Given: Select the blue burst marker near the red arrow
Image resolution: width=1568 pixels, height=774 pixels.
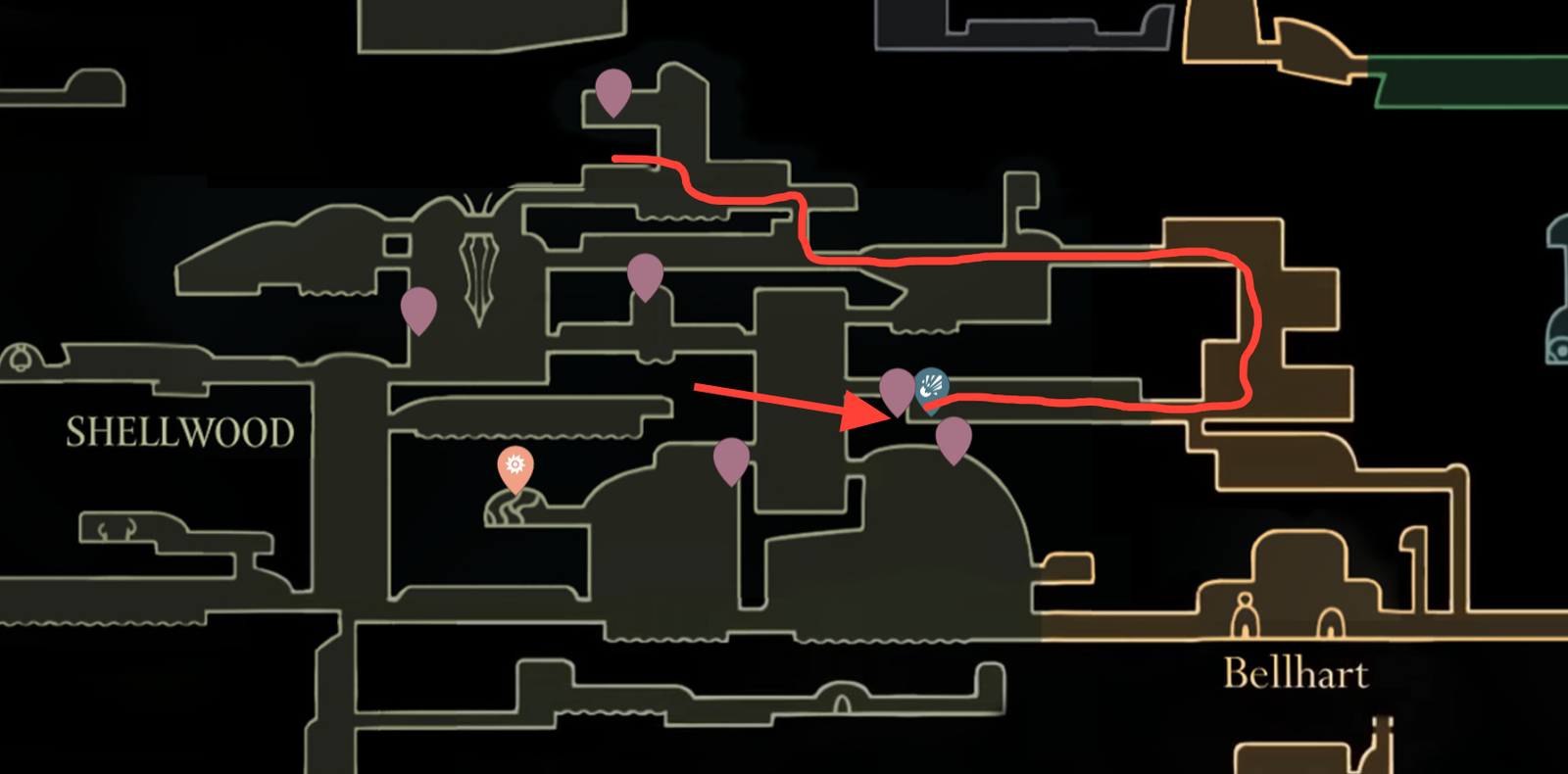Looking at the screenshot, I should click(x=931, y=385).
